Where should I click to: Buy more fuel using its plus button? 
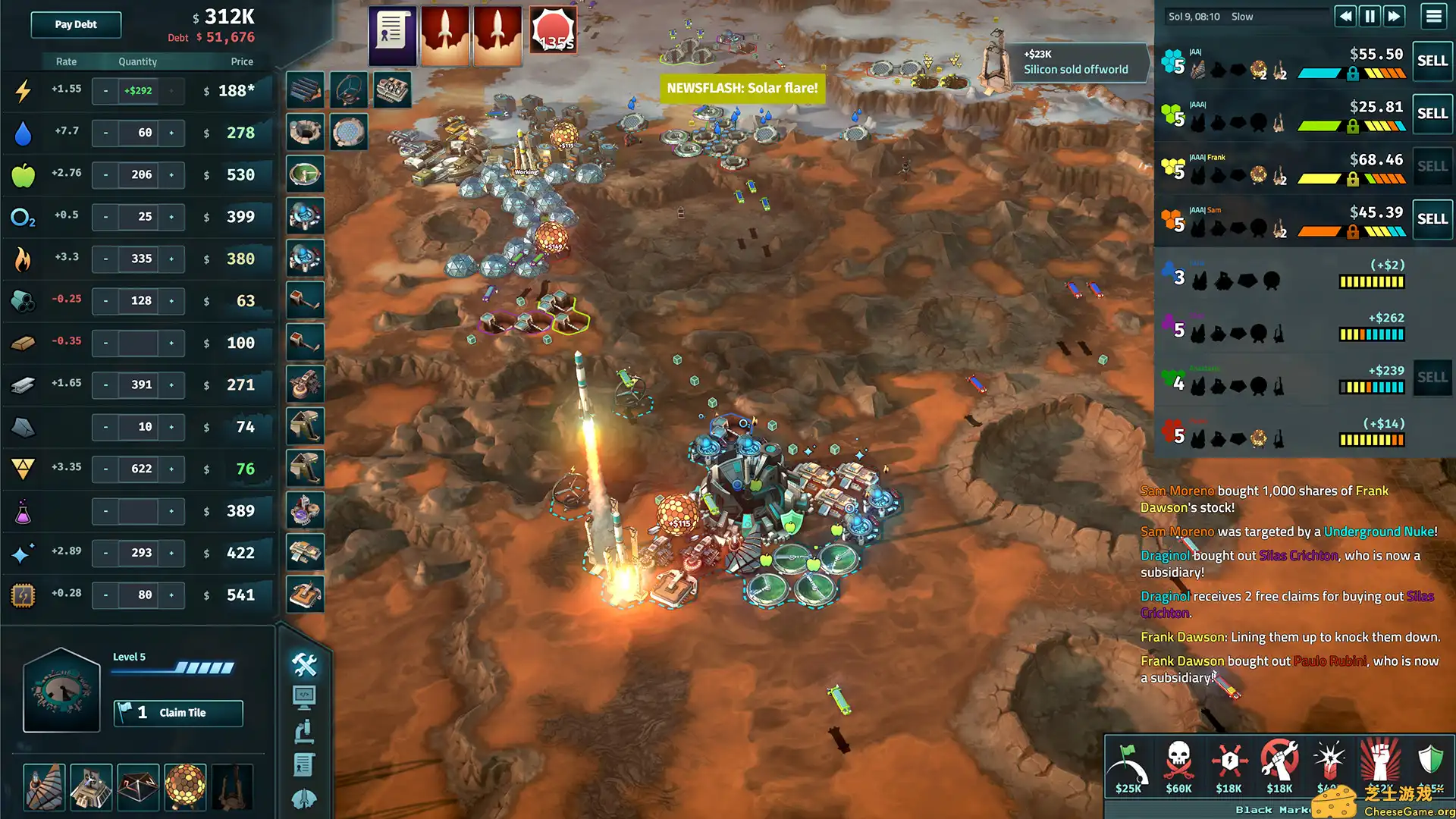pos(171,259)
